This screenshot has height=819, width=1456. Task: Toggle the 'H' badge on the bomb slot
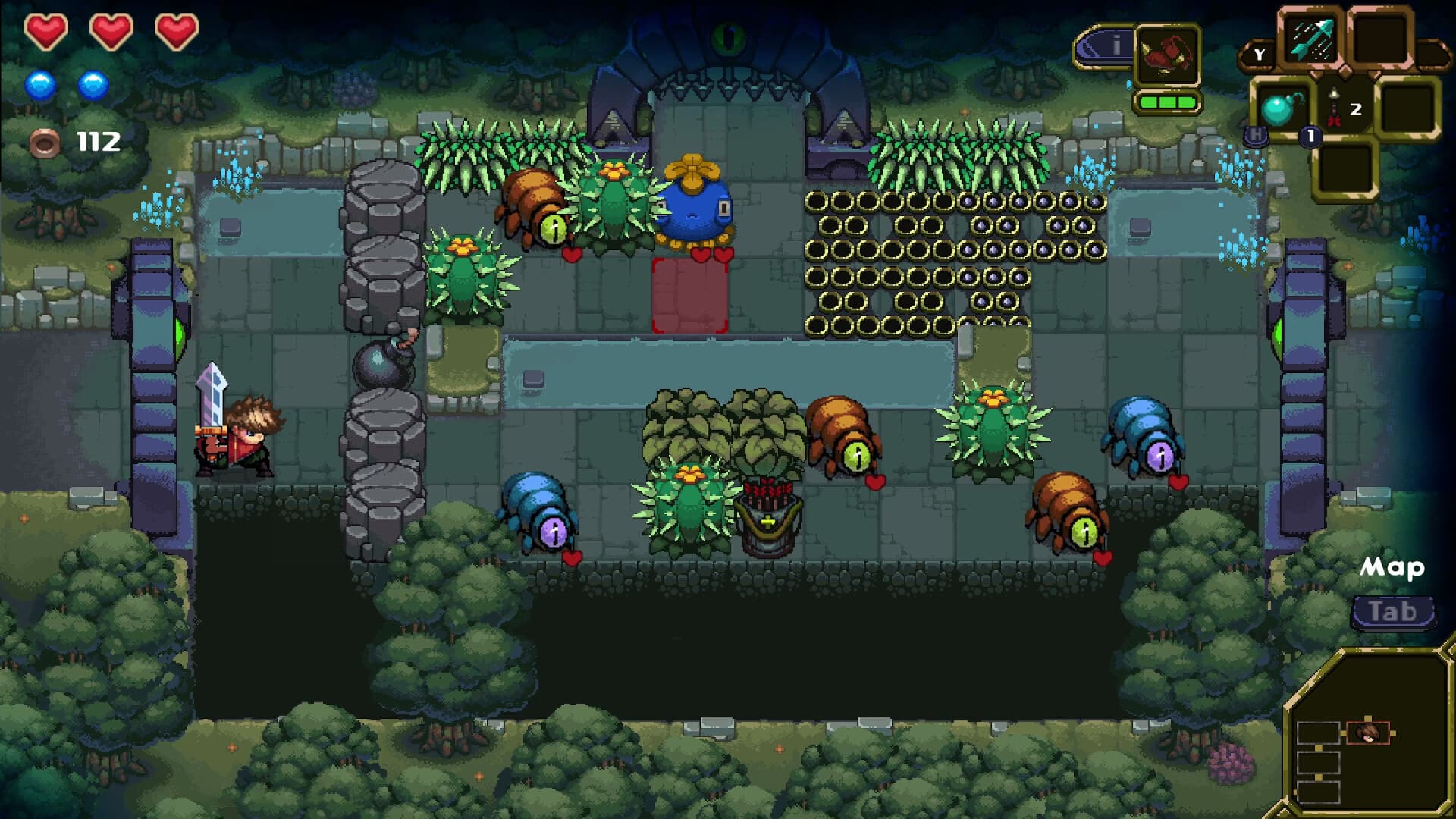coord(1256,136)
